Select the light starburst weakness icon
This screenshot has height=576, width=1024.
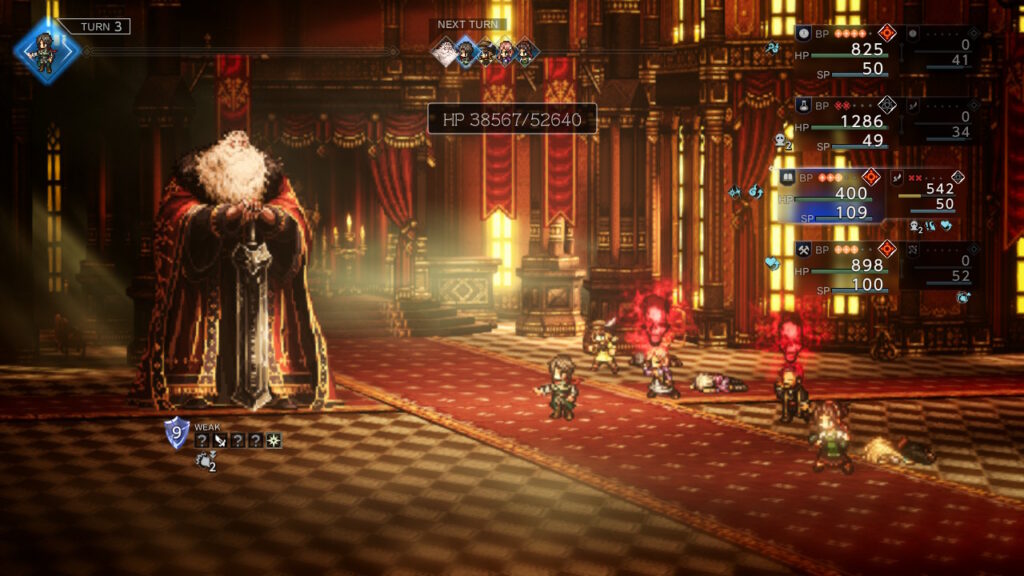(x=273, y=440)
